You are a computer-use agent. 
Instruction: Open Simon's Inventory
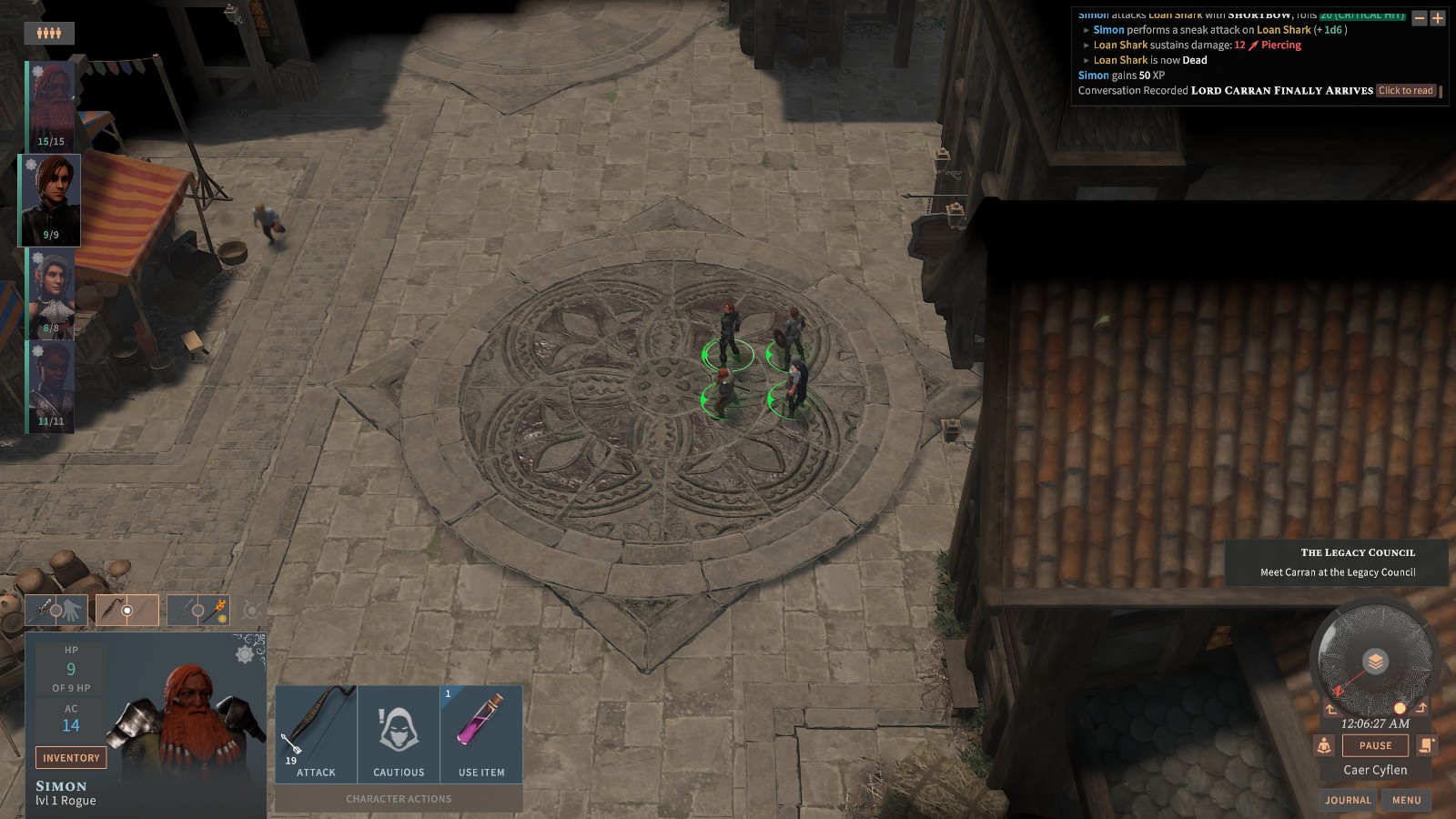click(71, 757)
